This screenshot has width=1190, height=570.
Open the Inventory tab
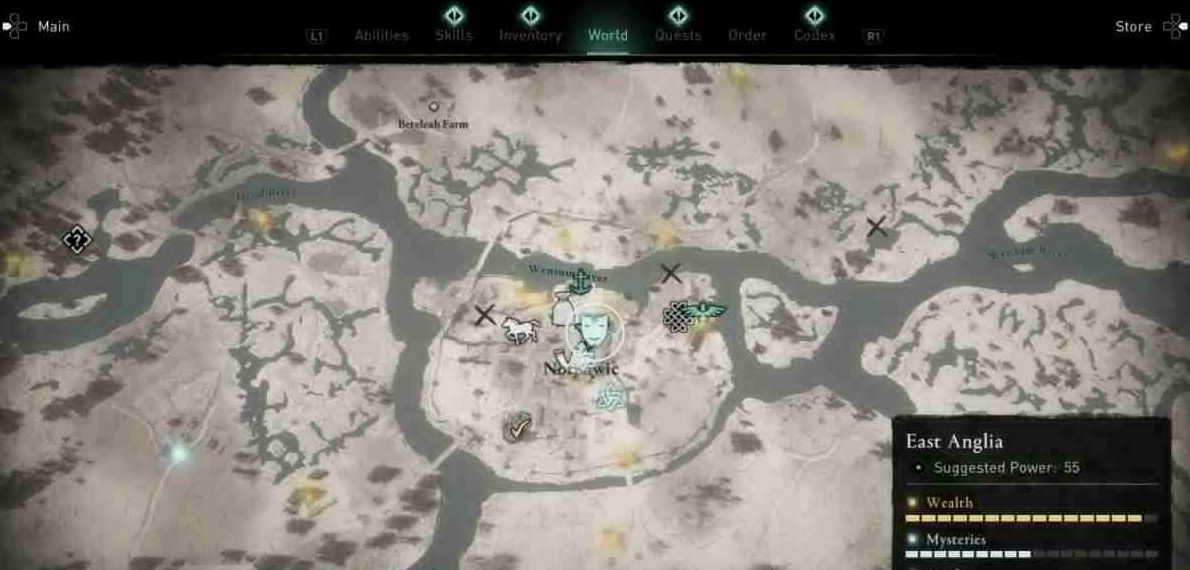pos(530,36)
